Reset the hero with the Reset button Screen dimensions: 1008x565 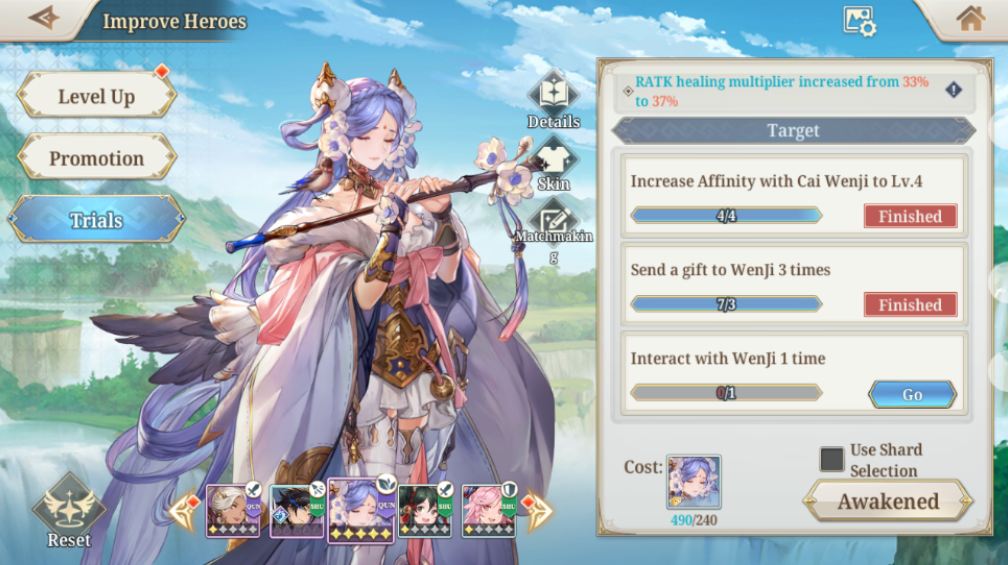pyautogui.click(x=69, y=512)
